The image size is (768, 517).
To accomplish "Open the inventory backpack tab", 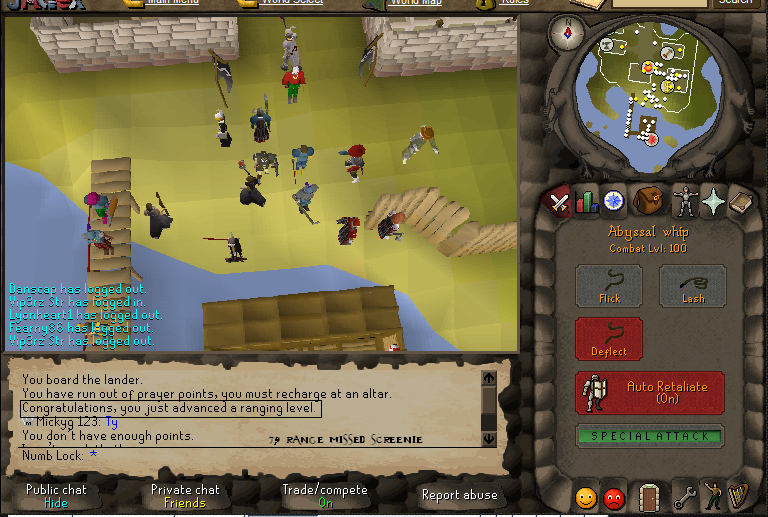I will [x=648, y=201].
